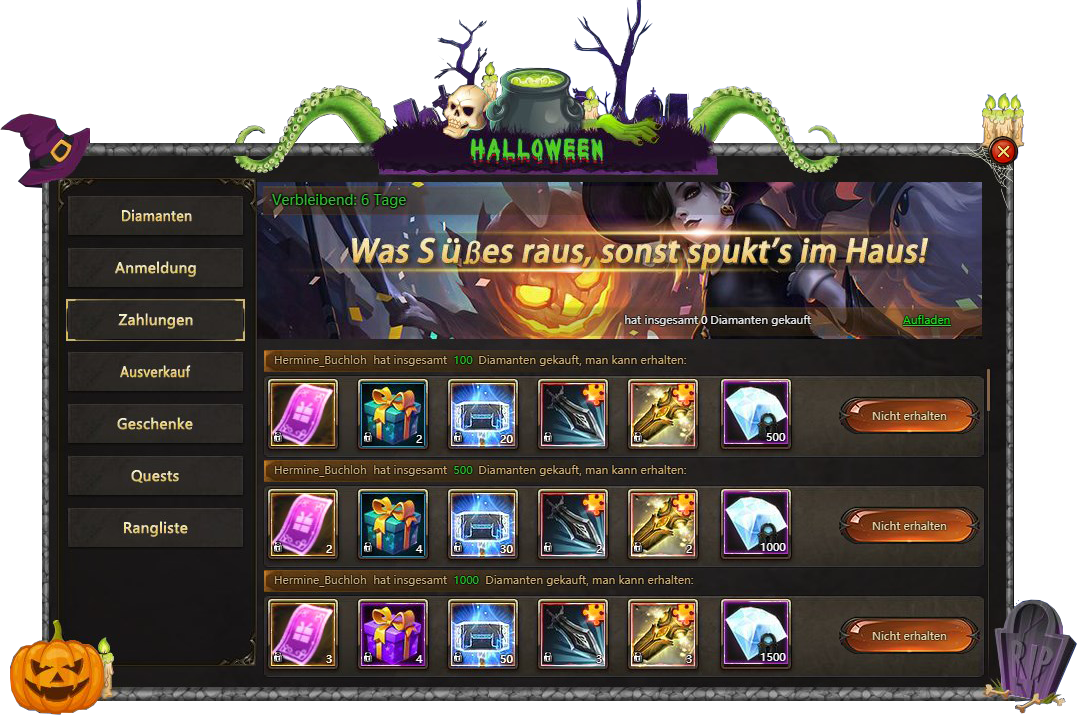Switch to the Anmeldung tab
The height and width of the screenshot is (715, 1077).
(155, 268)
